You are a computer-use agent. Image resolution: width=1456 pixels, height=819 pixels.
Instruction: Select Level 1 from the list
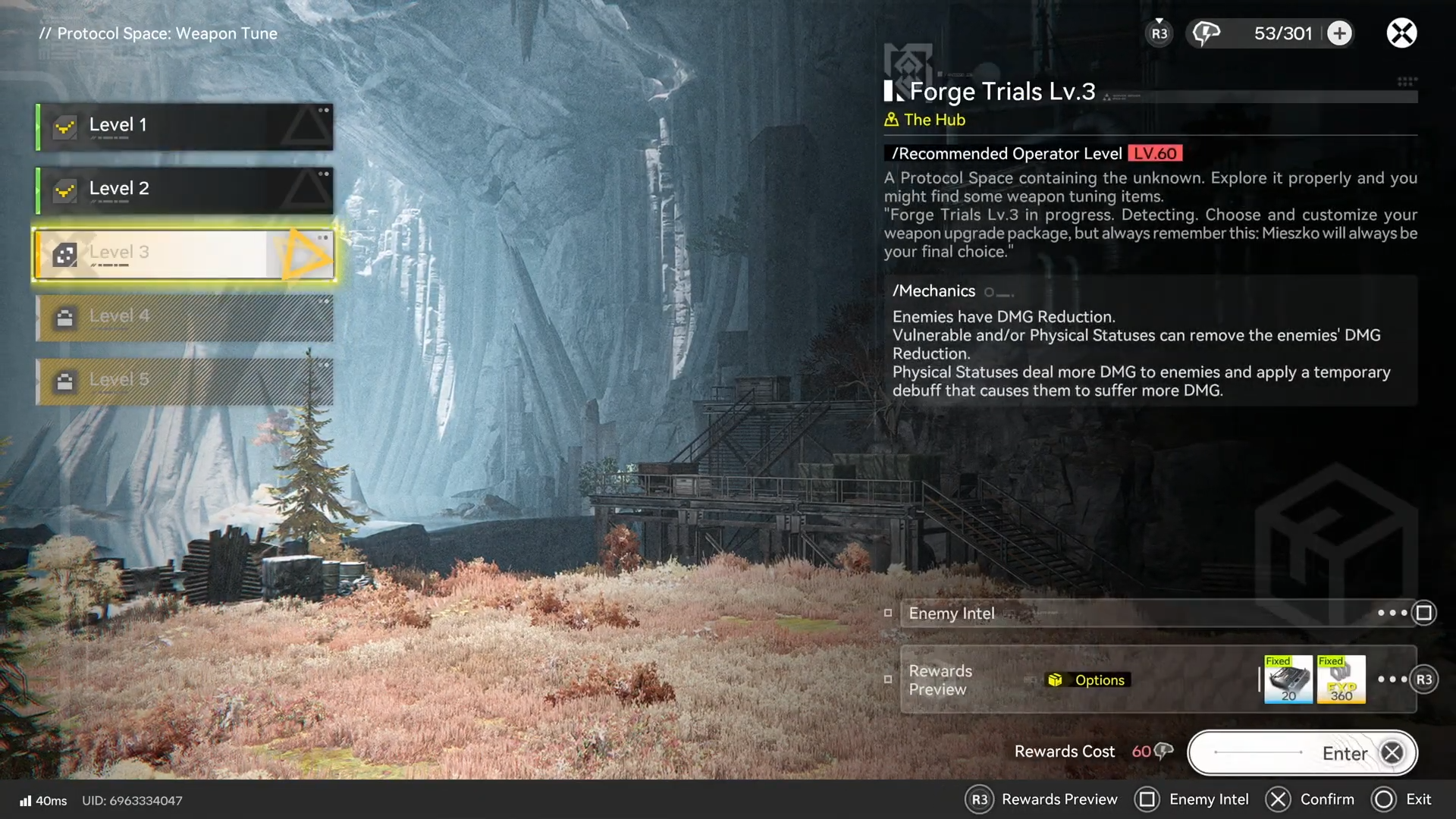(x=184, y=126)
